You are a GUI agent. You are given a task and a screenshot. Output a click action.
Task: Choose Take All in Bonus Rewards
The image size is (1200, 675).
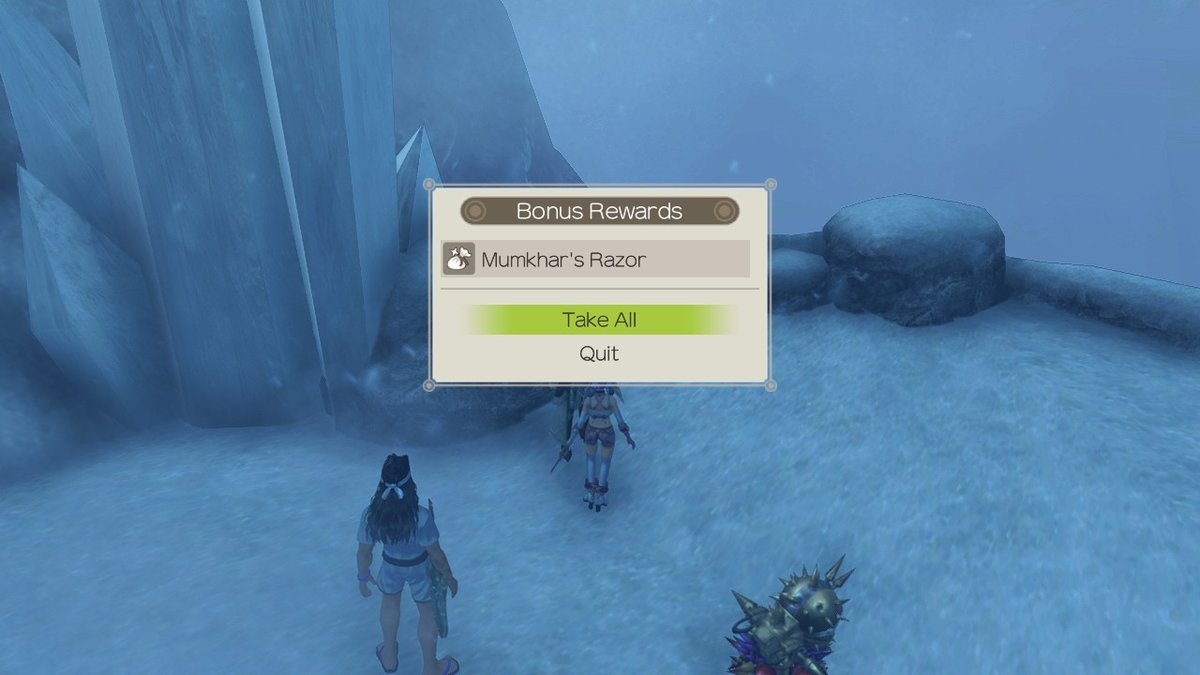click(x=599, y=320)
